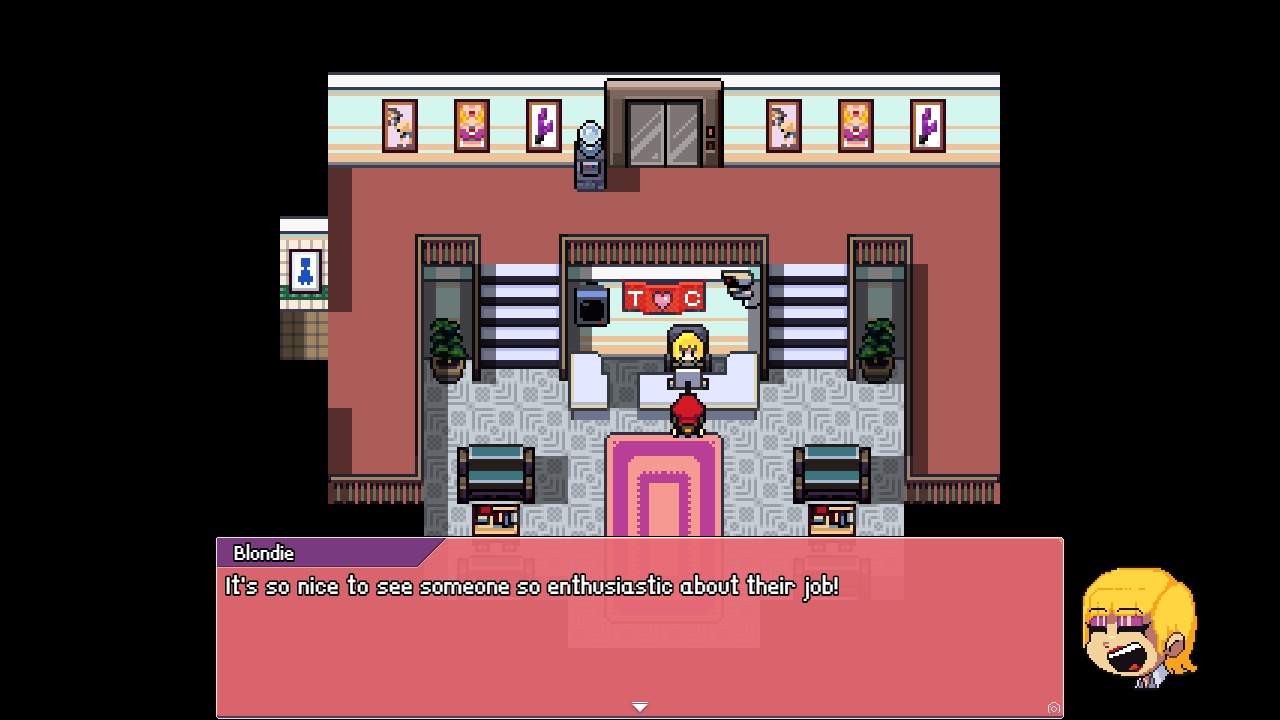Screen dimensions: 1280x720
Task: Click the continue arrow below the dialogue text
Action: 639,705
